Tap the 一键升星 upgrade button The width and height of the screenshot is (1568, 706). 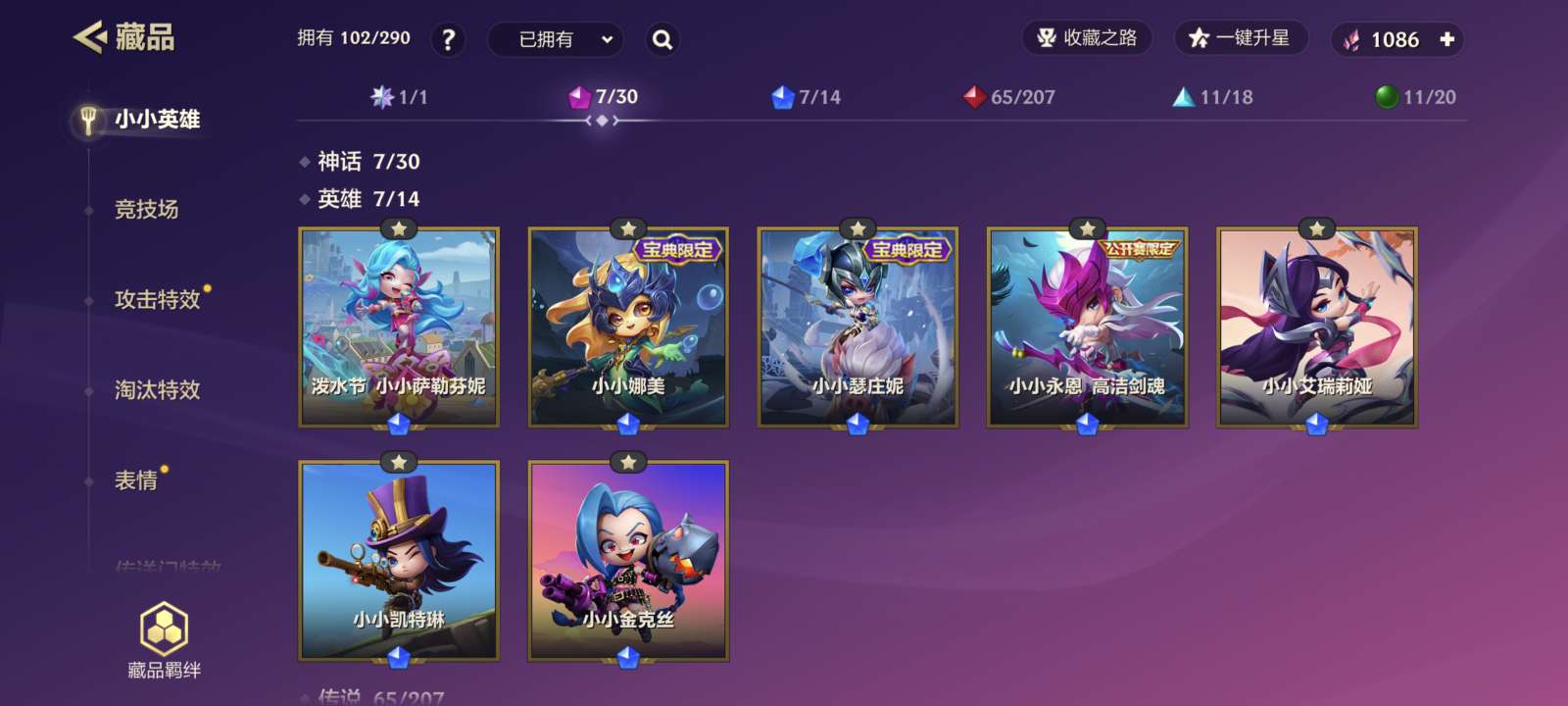[1240, 38]
